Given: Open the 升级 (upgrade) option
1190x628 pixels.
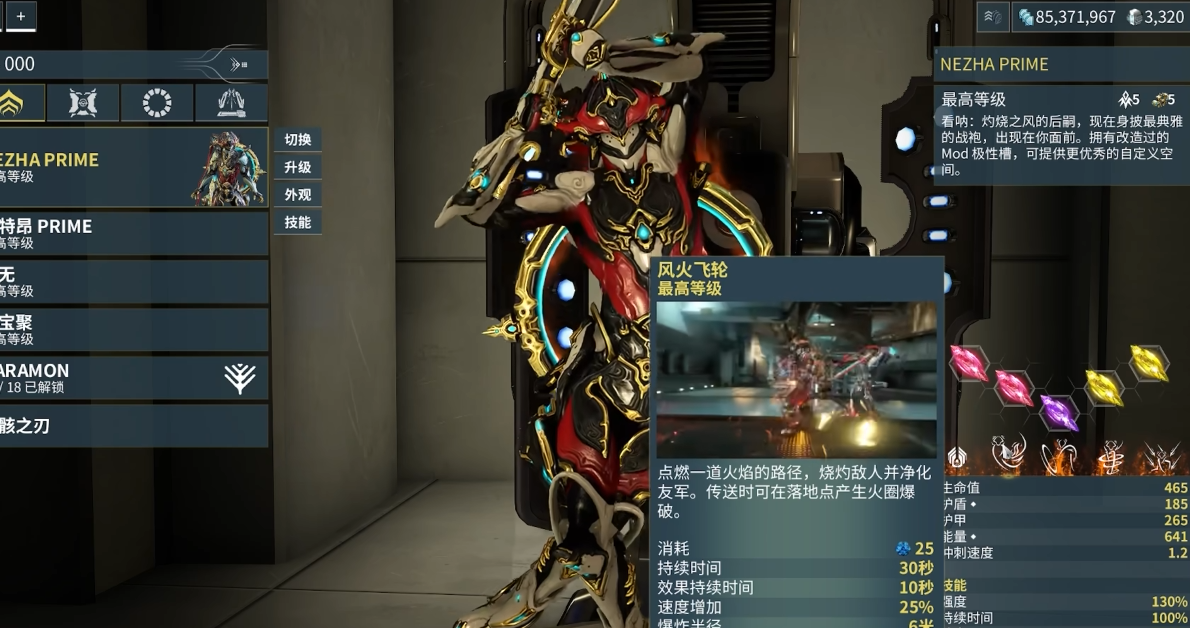Looking at the screenshot, I should point(297,167).
